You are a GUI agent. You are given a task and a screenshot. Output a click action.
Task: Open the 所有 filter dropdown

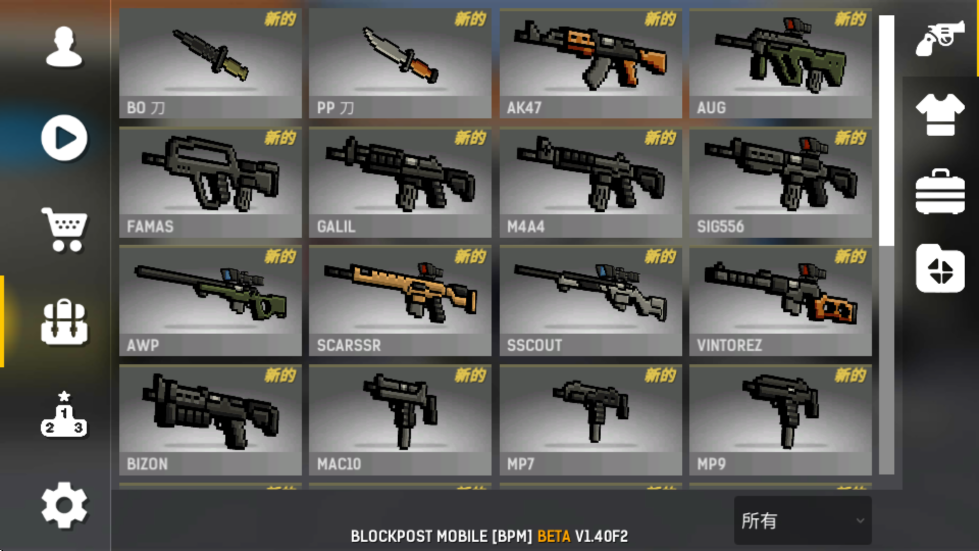click(802, 521)
